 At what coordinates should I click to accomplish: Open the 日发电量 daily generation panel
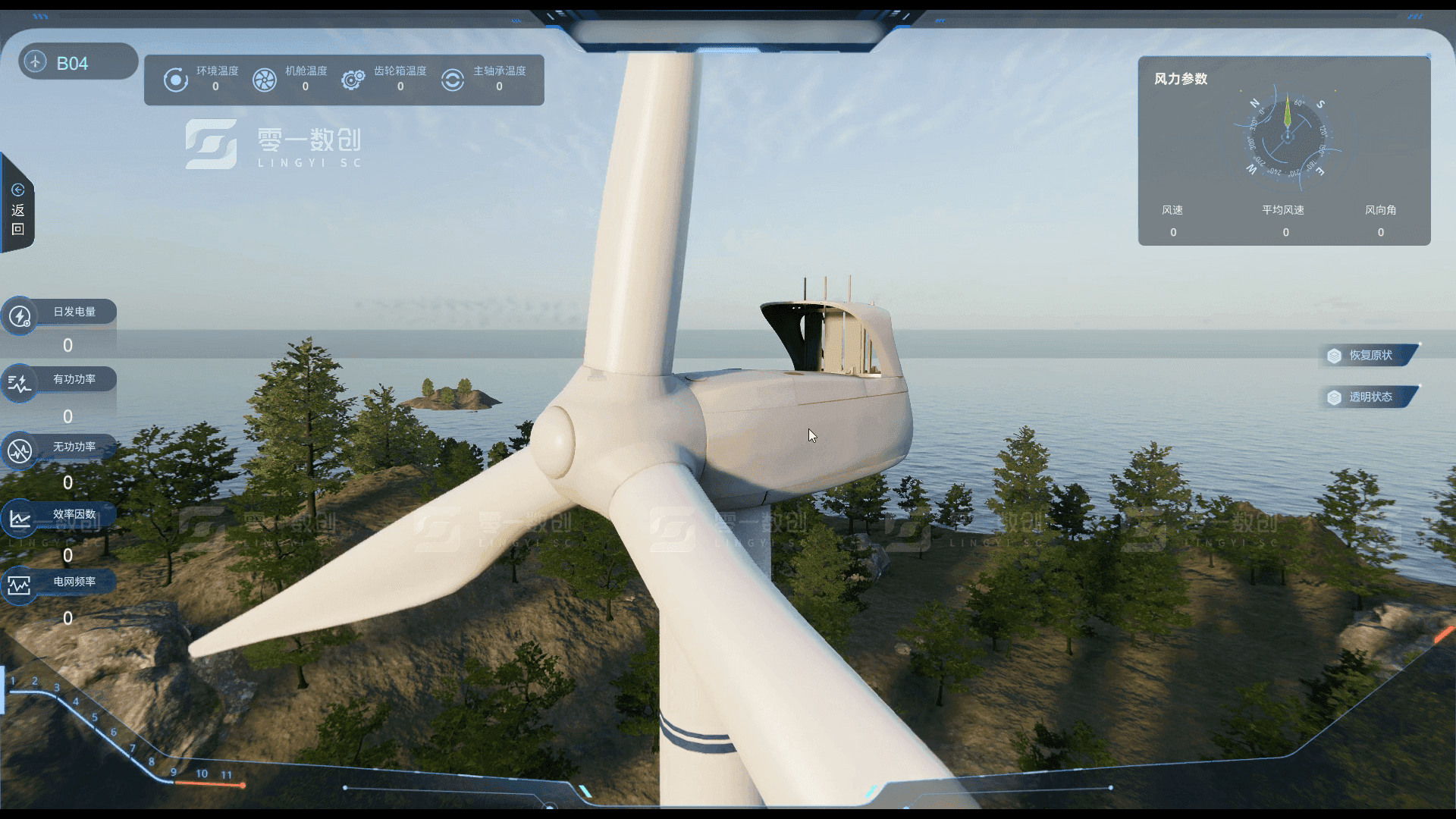[74, 312]
